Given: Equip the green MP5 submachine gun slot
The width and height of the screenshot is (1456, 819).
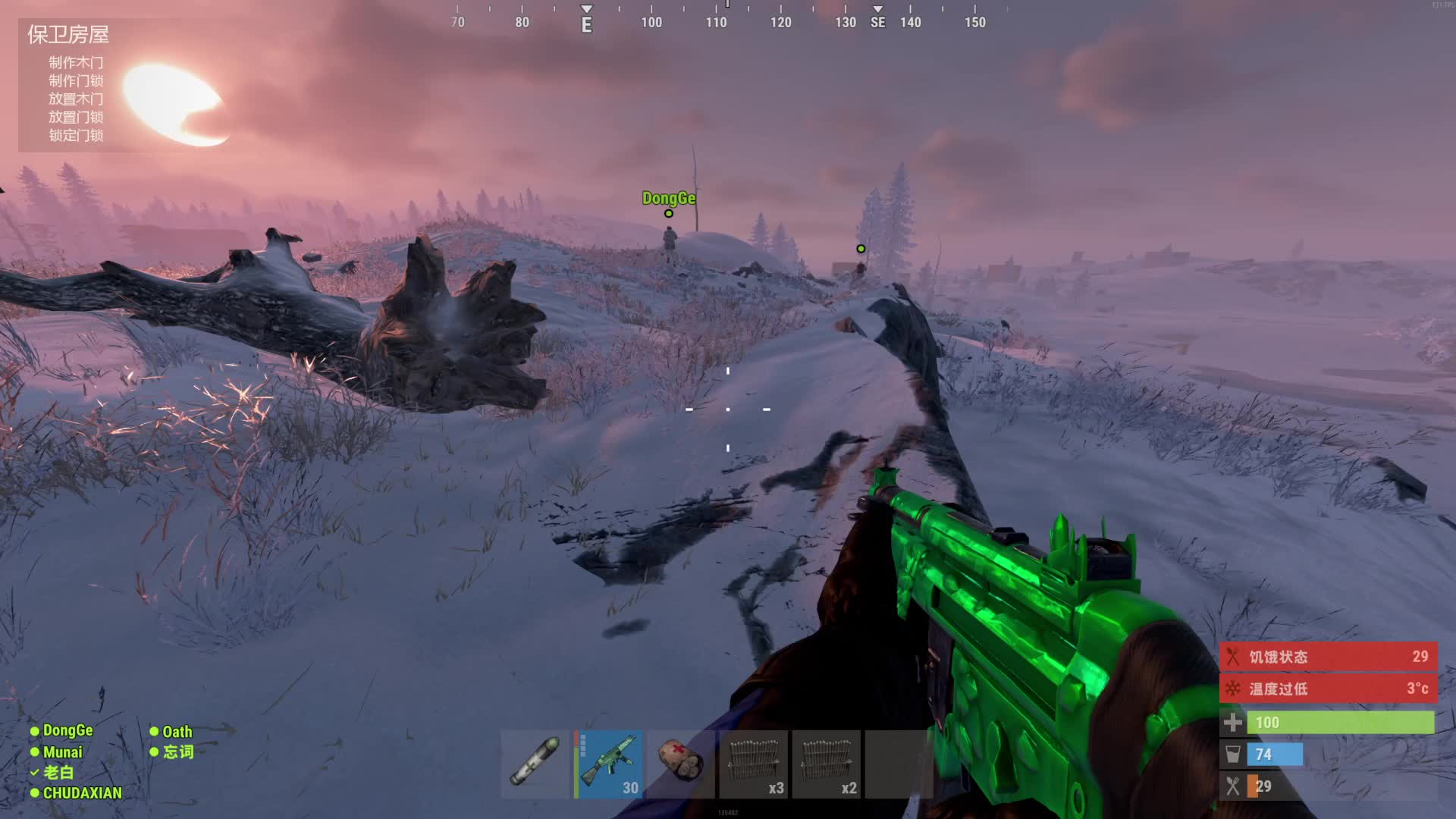Looking at the screenshot, I should tap(608, 764).
